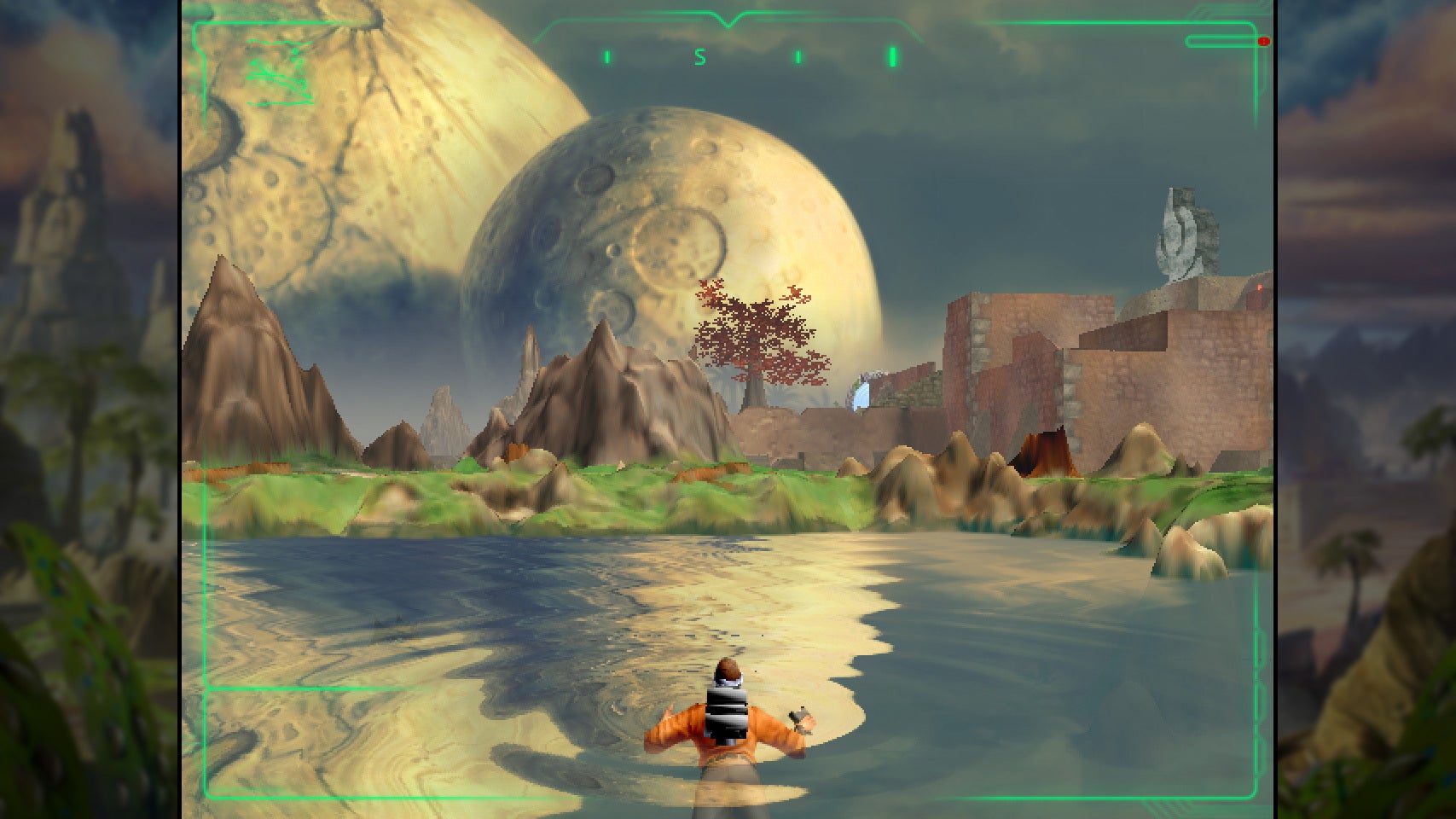Click the left compass tick mark
This screenshot has width=1456, height=819.
(x=606, y=56)
